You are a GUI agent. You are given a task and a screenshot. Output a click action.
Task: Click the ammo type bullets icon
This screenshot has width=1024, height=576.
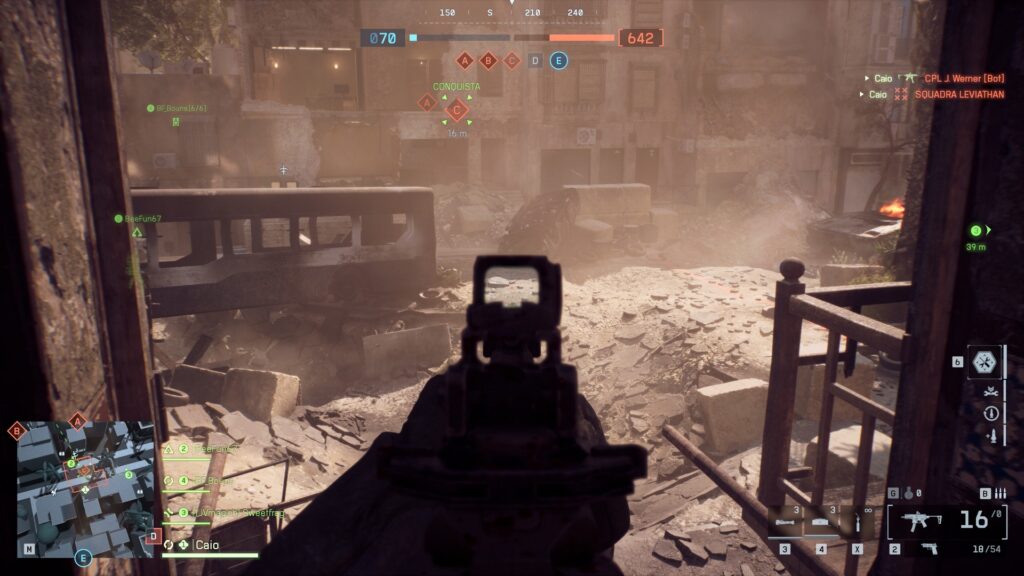tap(998, 493)
